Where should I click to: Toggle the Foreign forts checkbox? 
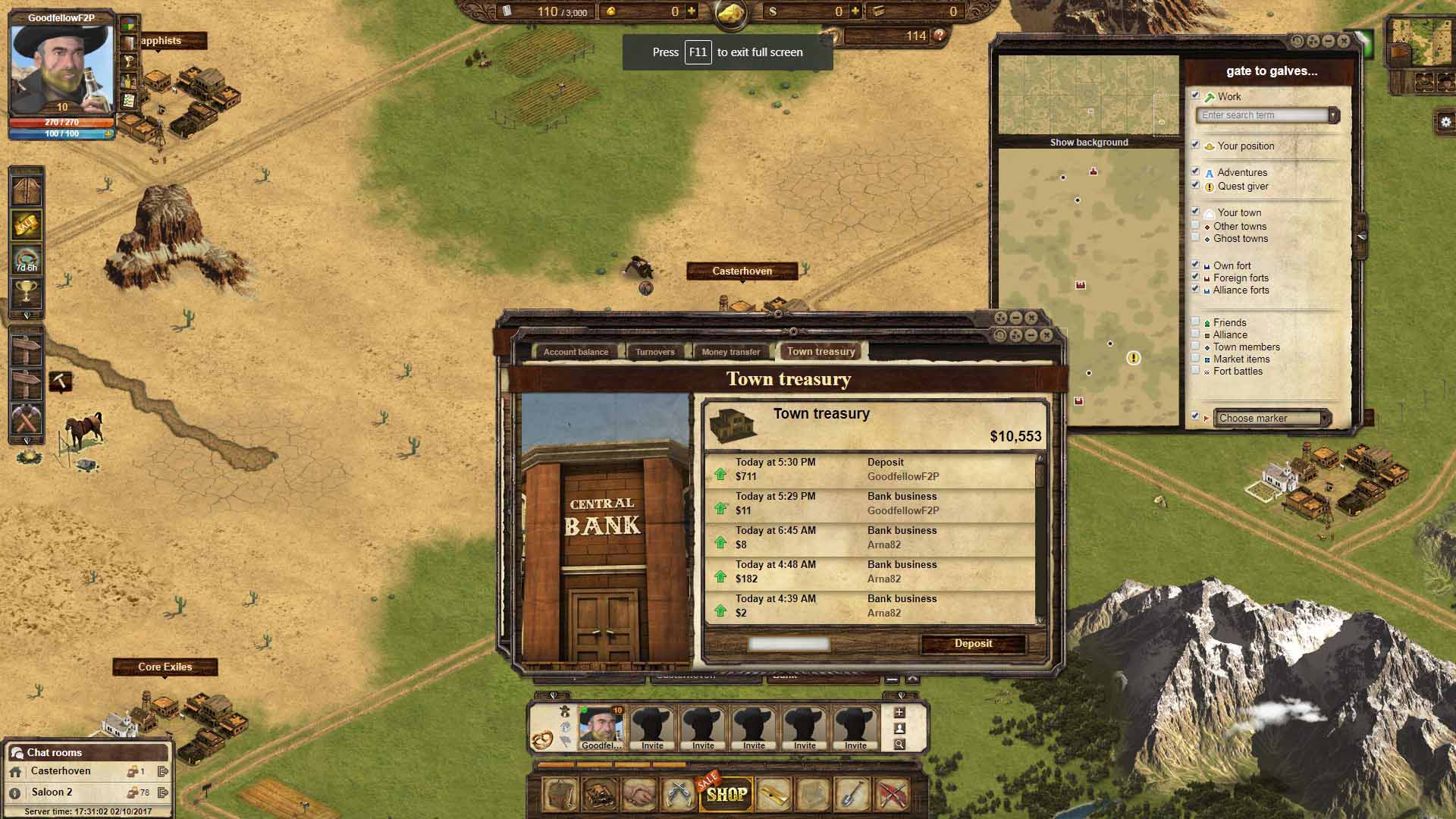[1196, 278]
